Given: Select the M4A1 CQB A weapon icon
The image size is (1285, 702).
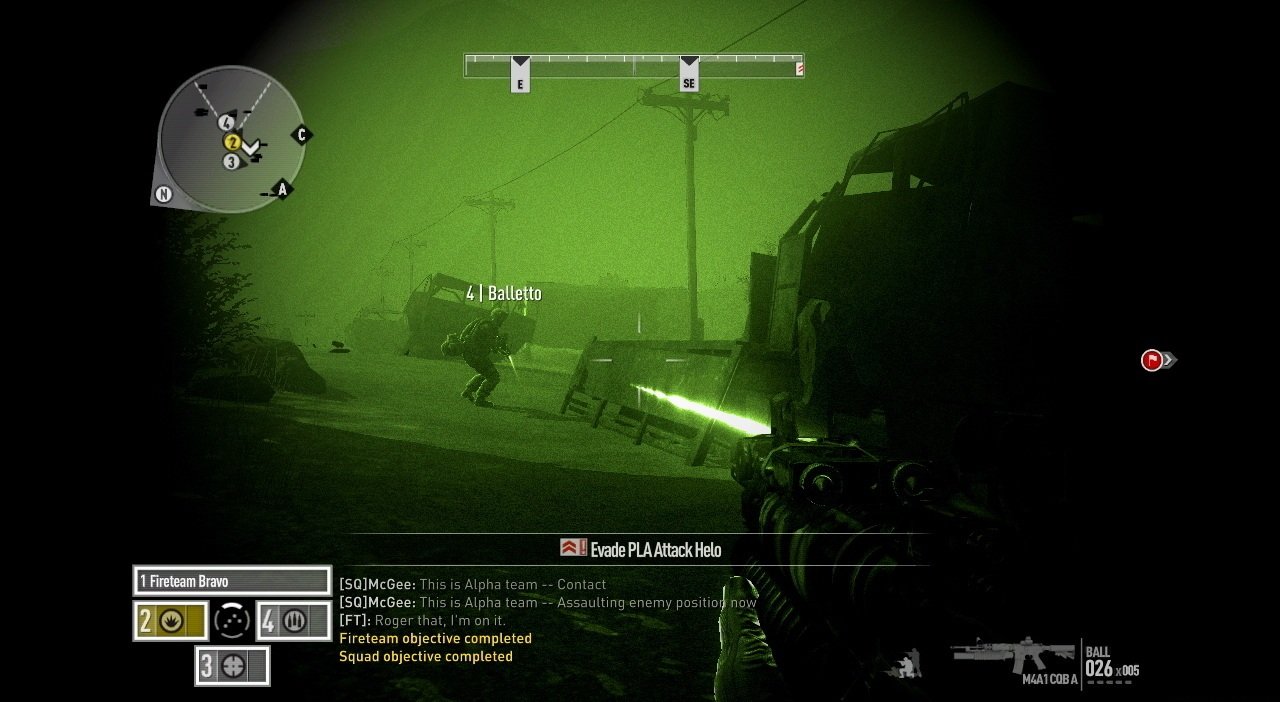Looking at the screenshot, I should pyautogui.click(x=1013, y=658).
